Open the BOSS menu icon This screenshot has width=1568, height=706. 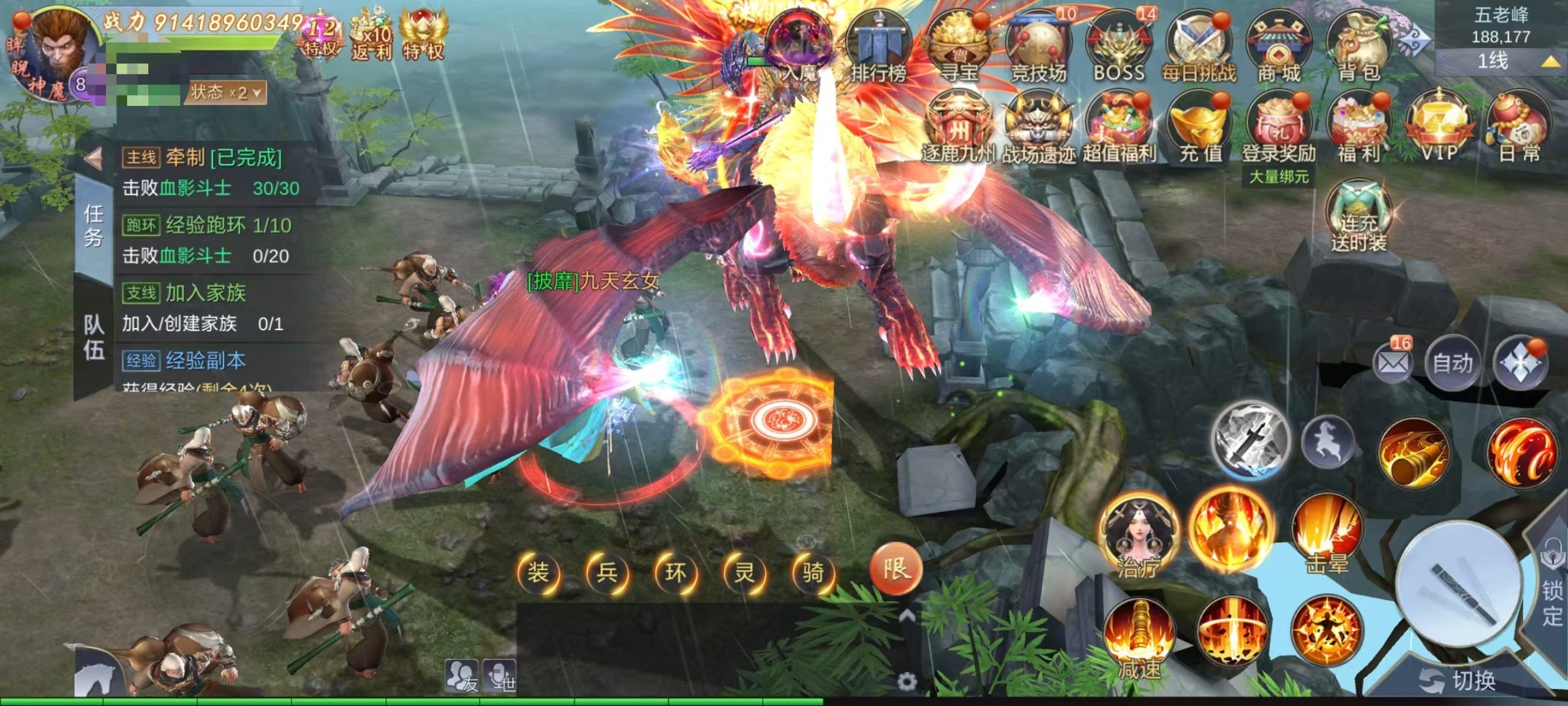1118,49
